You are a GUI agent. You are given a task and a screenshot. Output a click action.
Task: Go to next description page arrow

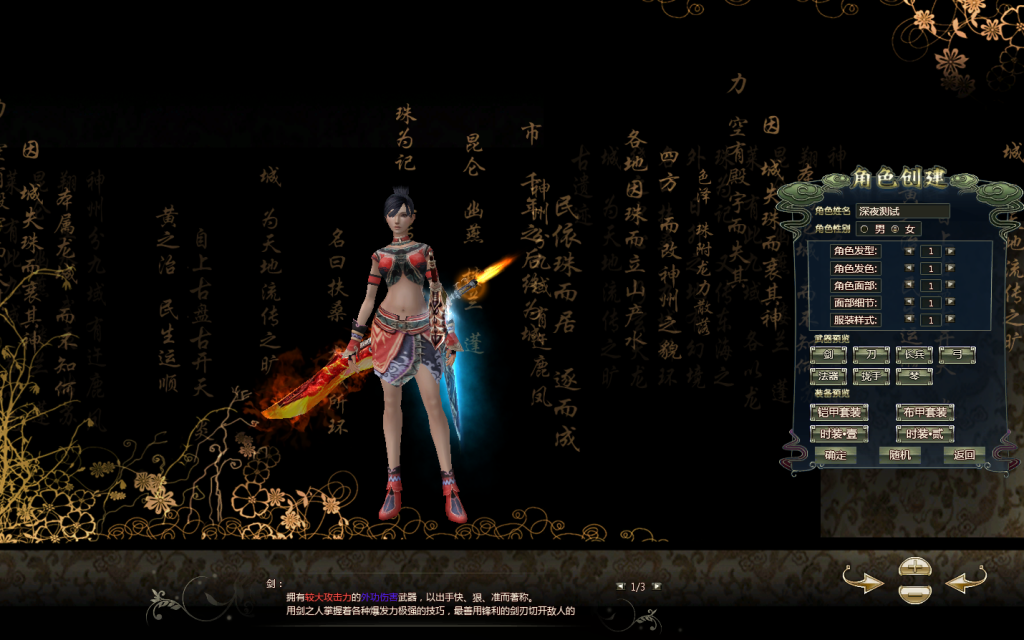tap(657, 587)
